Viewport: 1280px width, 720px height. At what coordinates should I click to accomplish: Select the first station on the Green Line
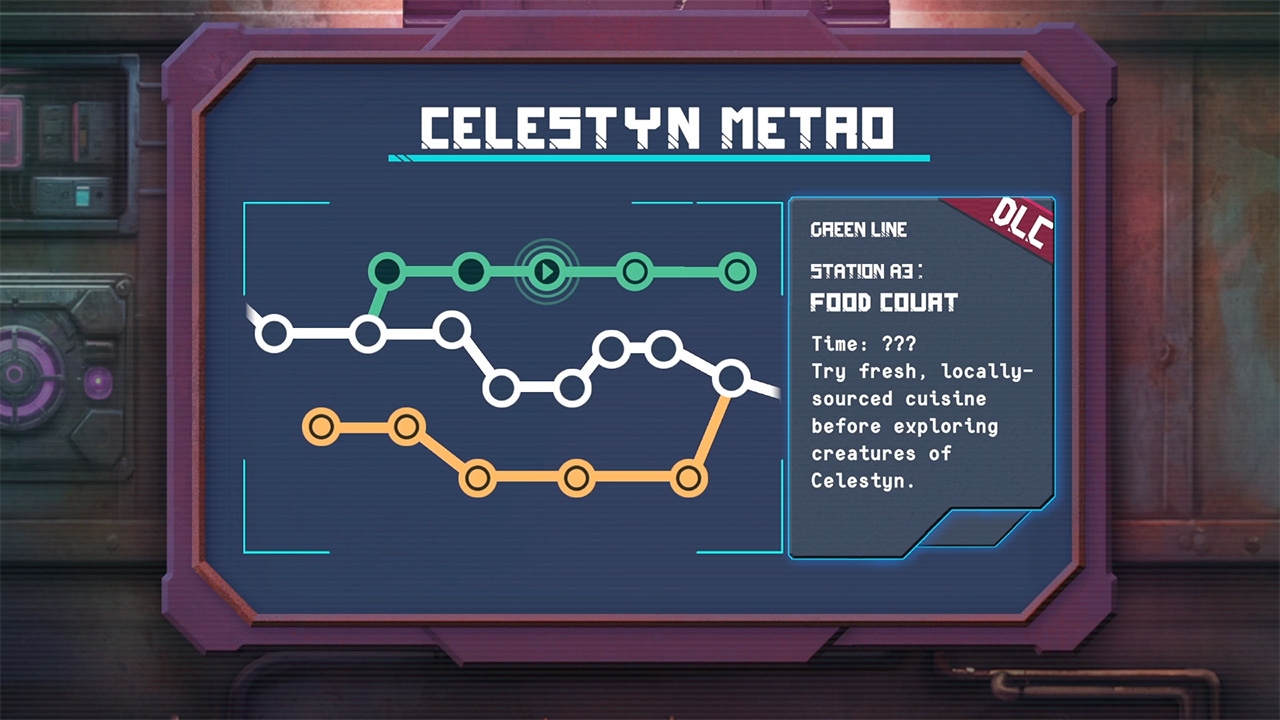pyautogui.click(x=389, y=271)
